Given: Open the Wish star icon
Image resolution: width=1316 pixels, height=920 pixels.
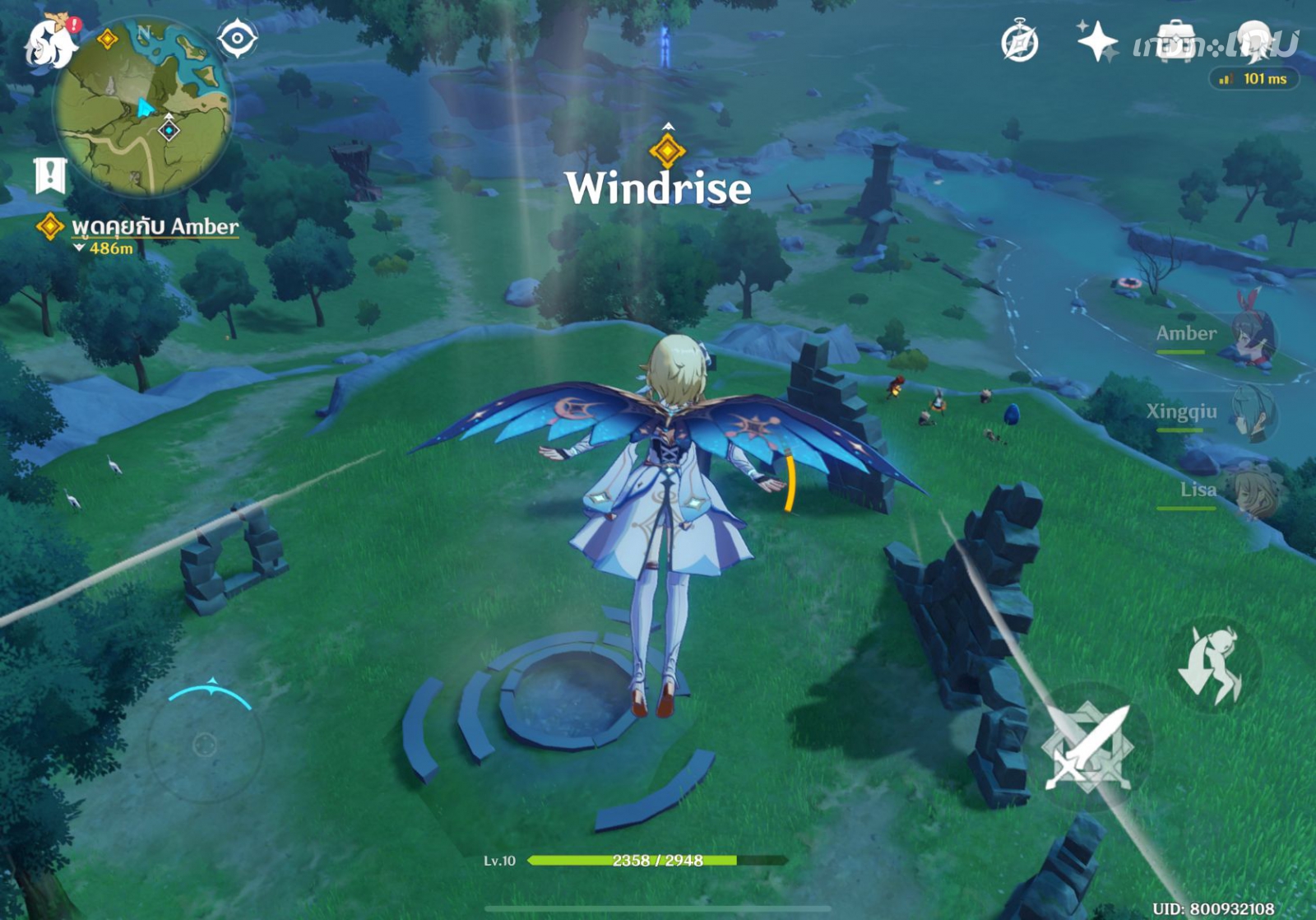Looking at the screenshot, I should coord(1097,41).
